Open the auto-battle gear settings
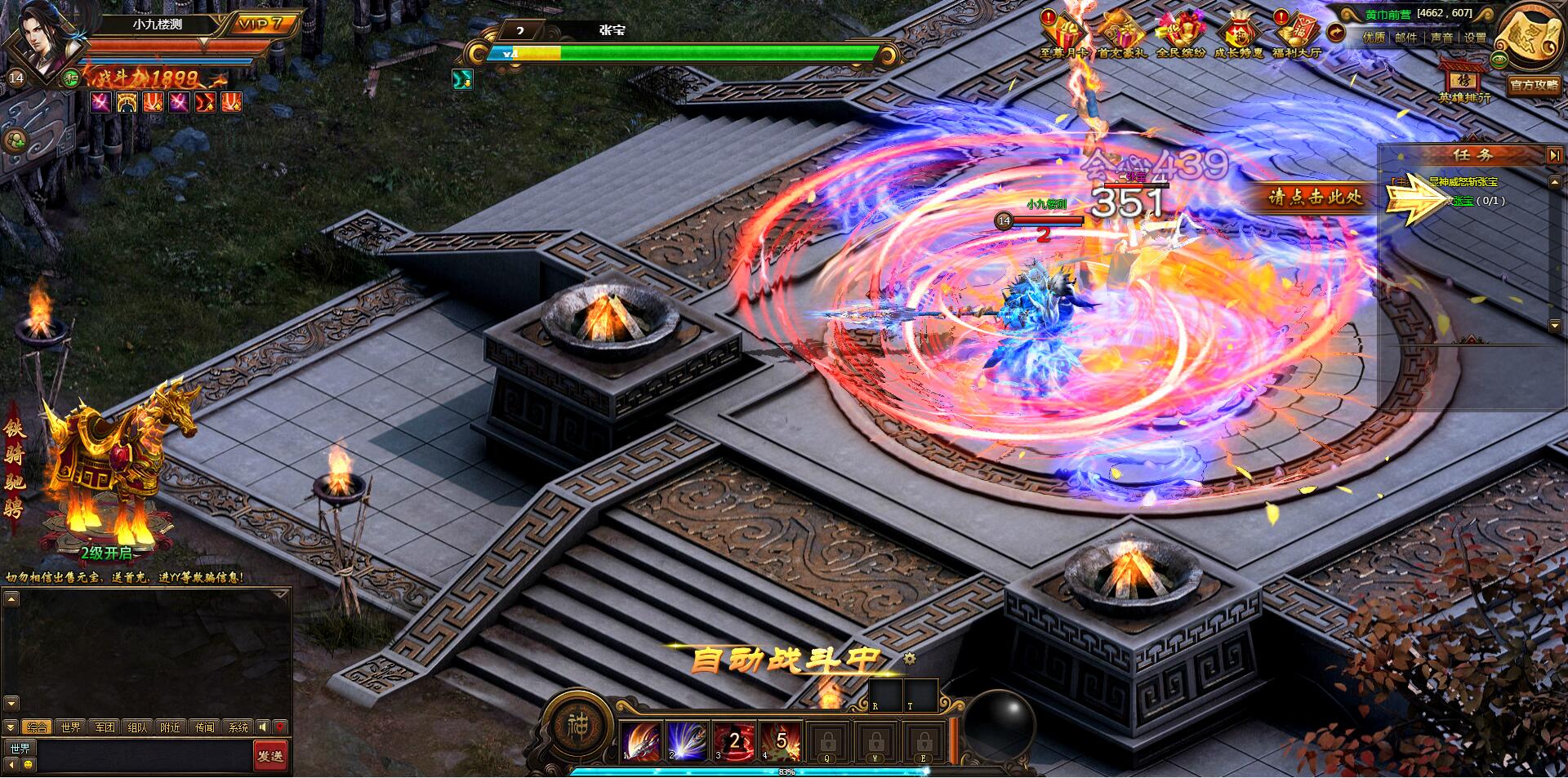This screenshot has width=1568, height=778. coord(910,658)
